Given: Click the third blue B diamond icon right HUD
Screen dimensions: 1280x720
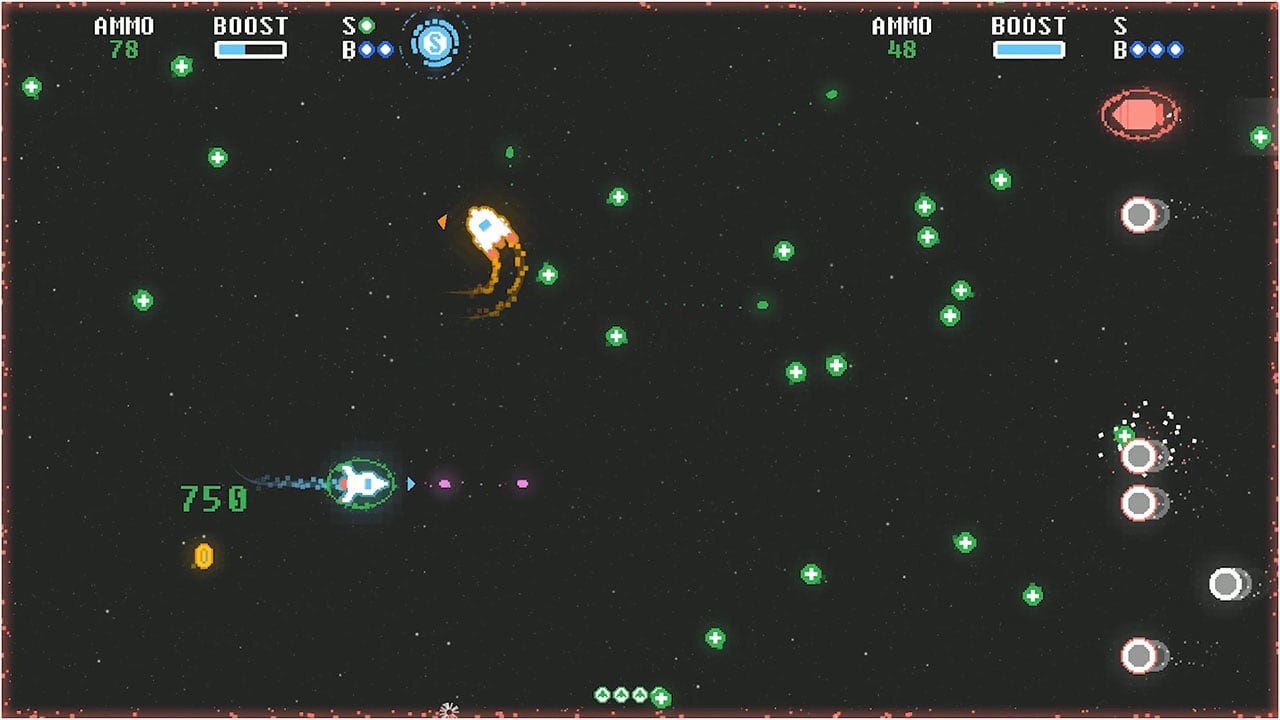Looking at the screenshot, I should [1175, 49].
